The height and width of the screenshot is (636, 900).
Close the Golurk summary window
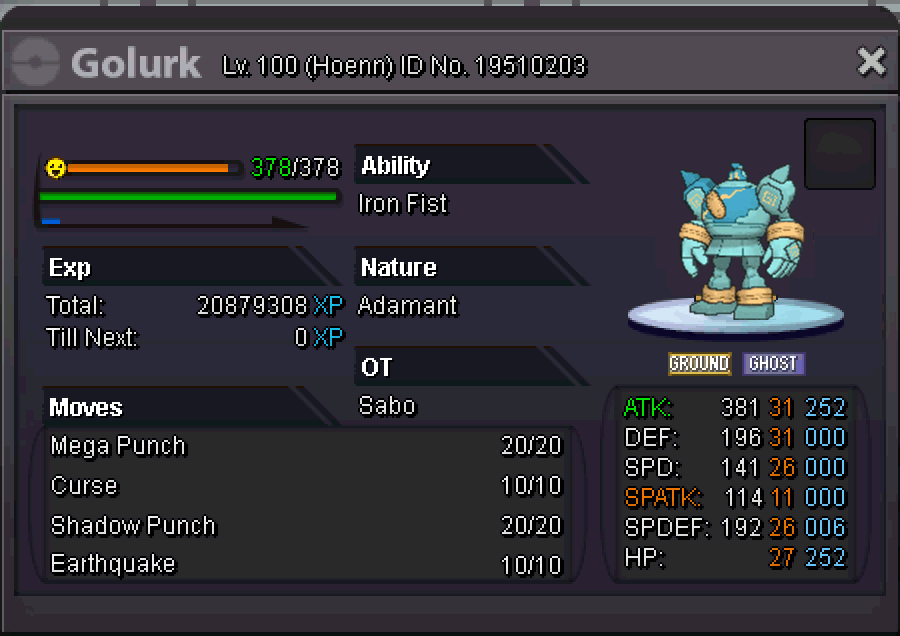[x=871, y=63]
